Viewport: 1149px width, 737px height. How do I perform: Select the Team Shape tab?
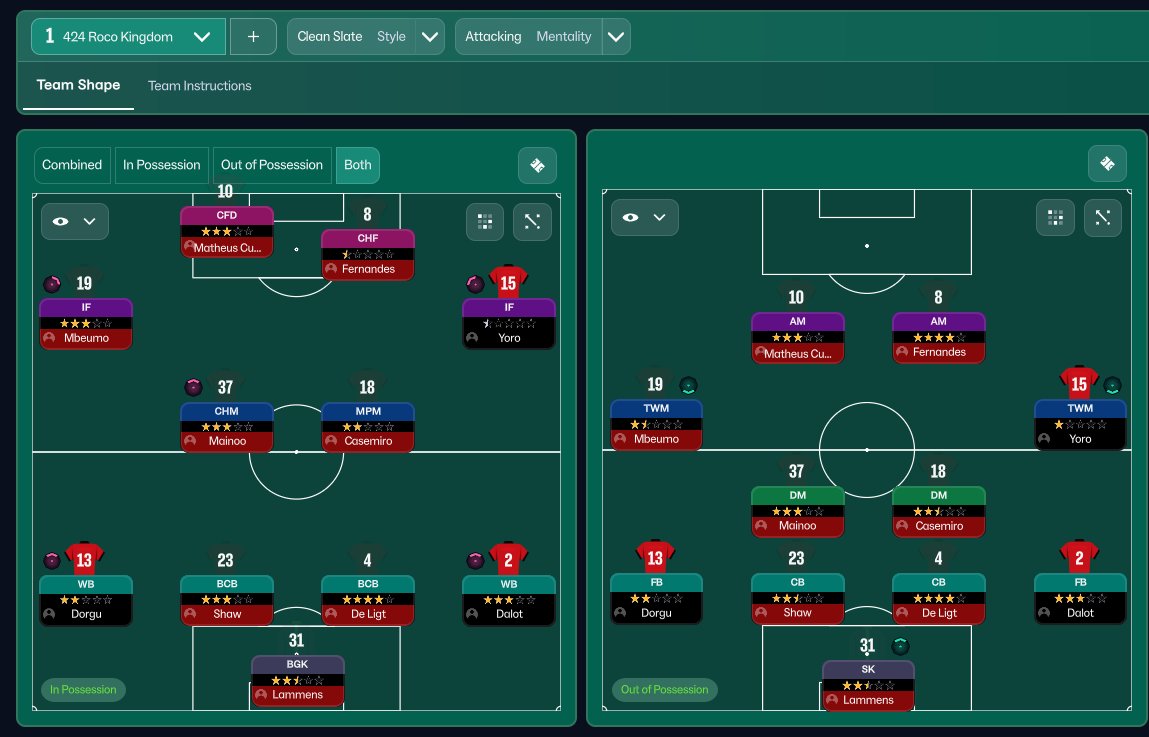(78, 85)
